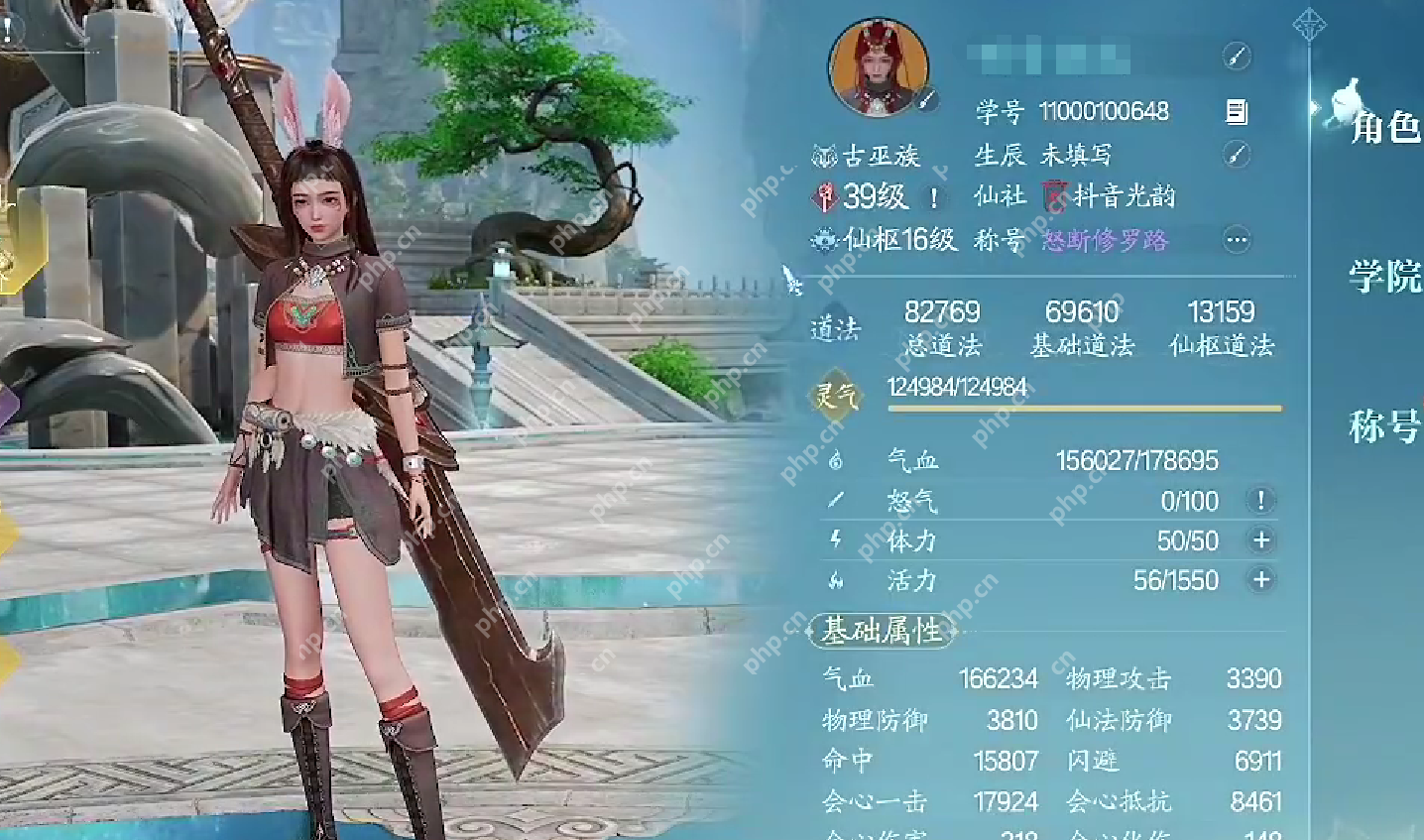Click the 灵气 spirit energy label icon
1424x840 pixels.
pos(839,393)
